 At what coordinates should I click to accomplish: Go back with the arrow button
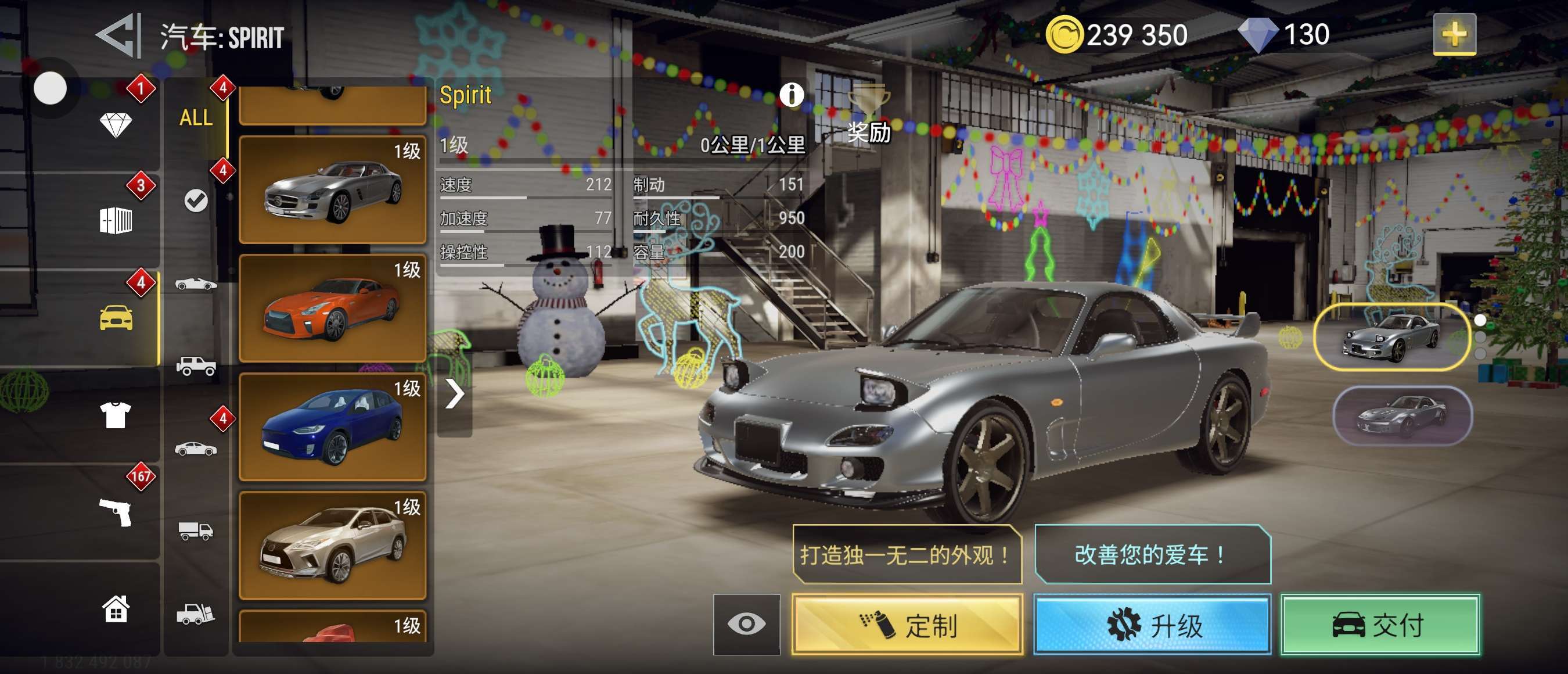coord(118,35)
